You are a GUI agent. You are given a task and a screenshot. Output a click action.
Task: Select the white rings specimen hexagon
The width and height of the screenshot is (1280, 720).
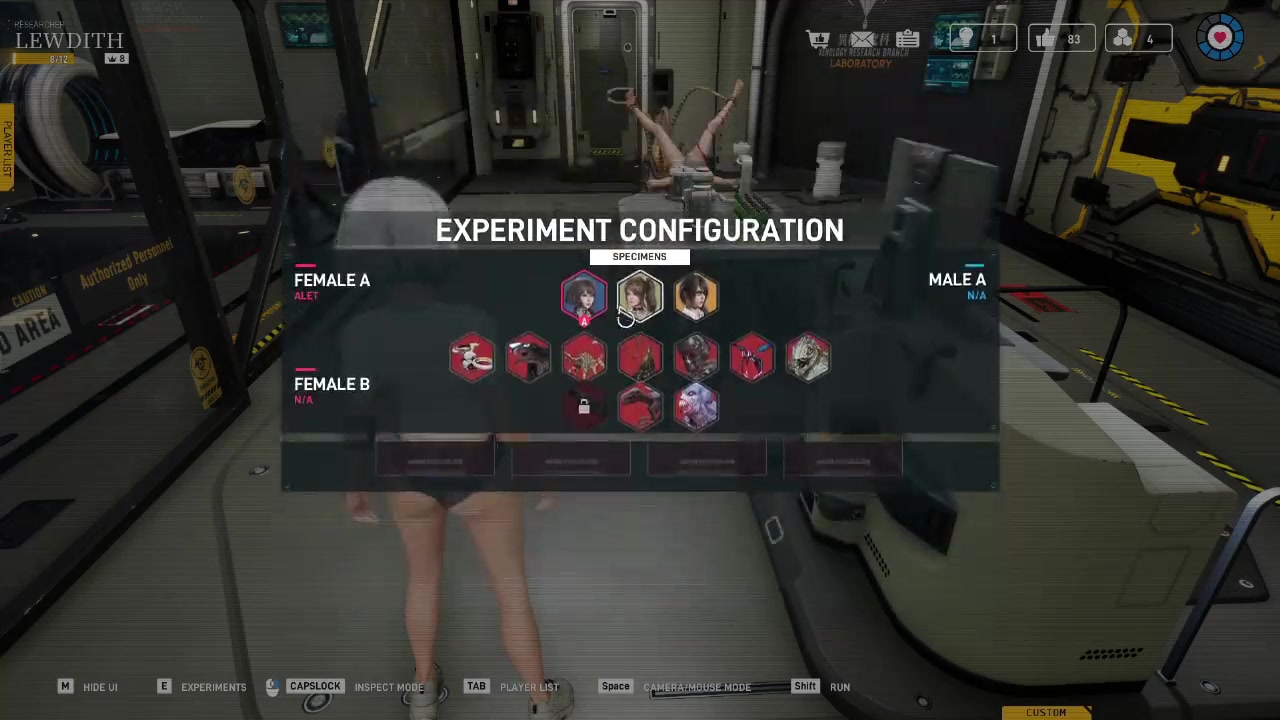pos(472,357)
